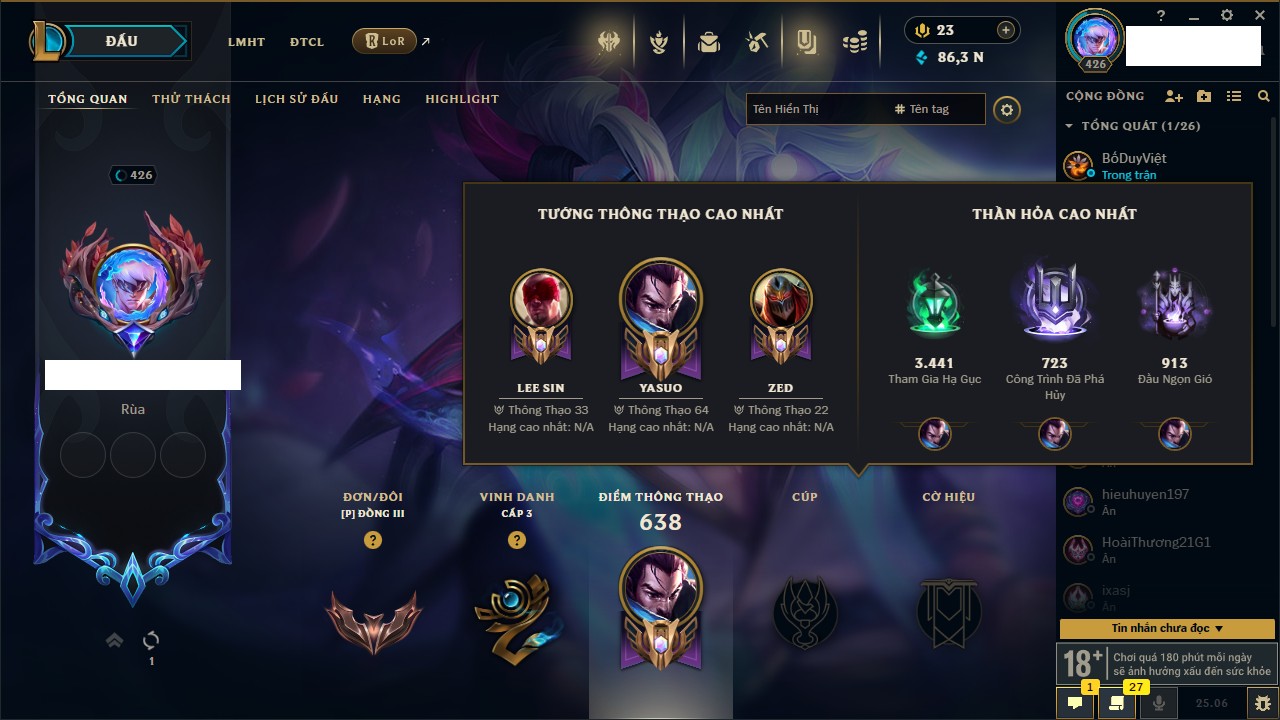
Task: Switch to the HẠNG tab
Action: [x=381, y=99]
